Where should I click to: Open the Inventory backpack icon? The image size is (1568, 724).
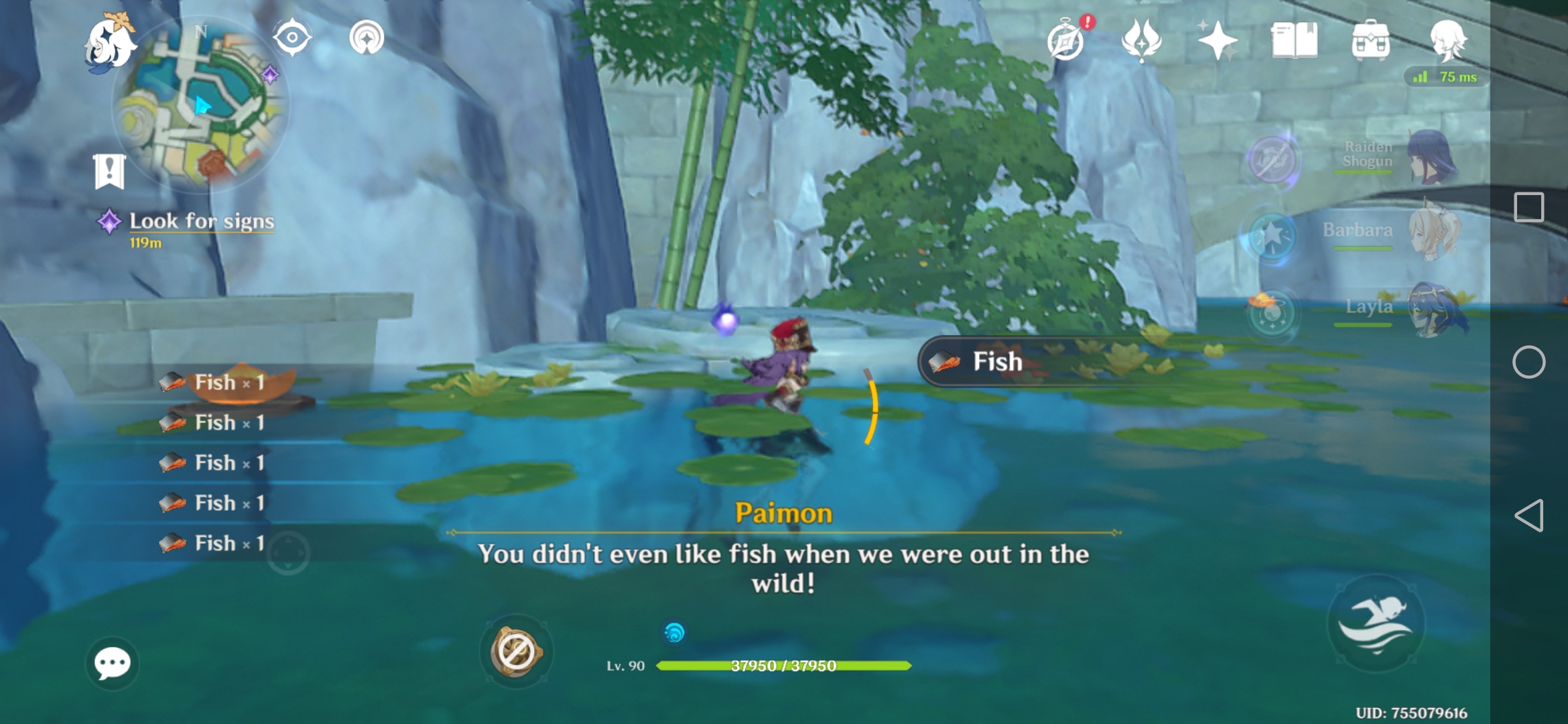tap(1372, 42)
